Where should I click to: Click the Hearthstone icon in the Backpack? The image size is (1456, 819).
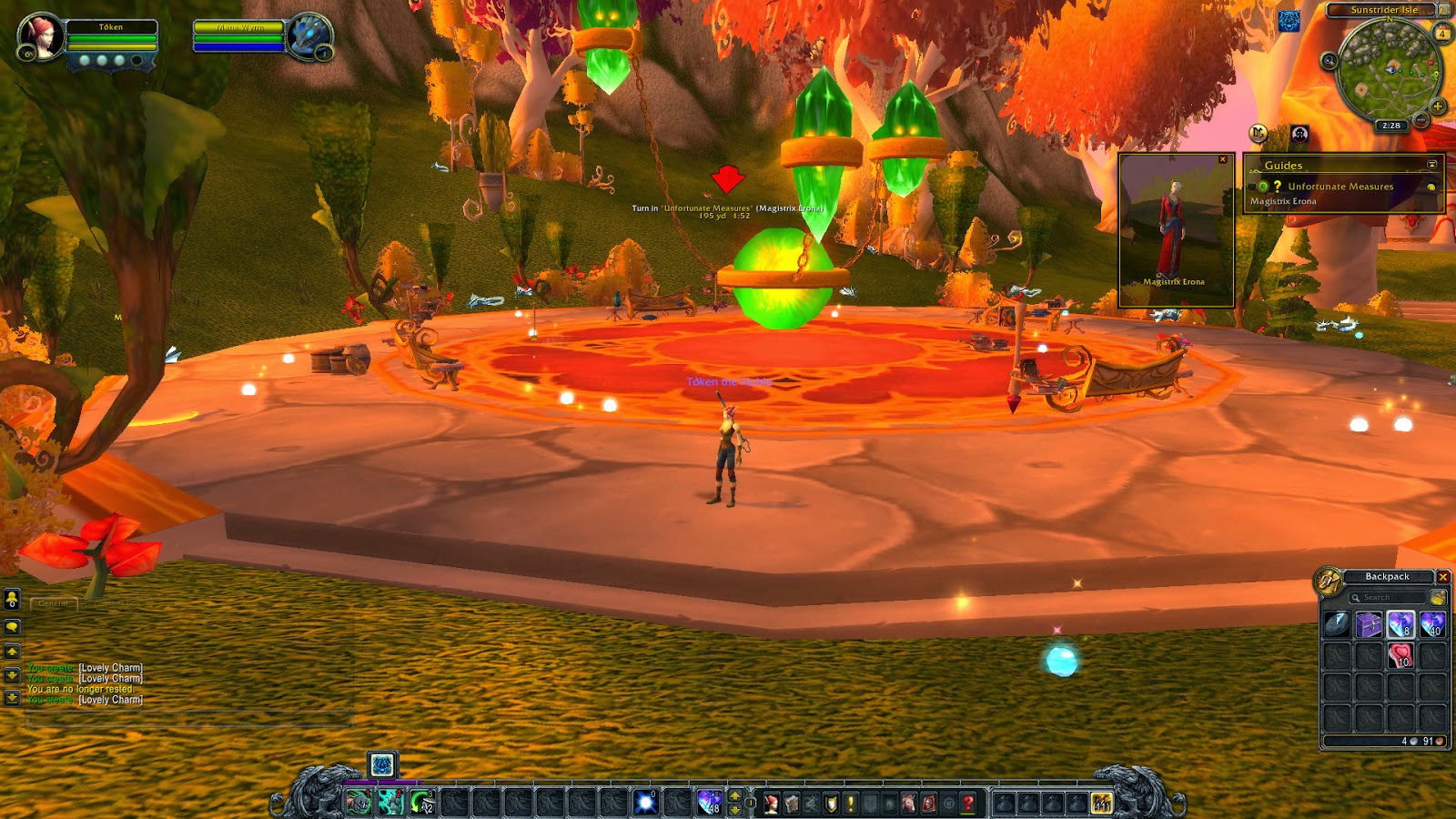(x=1337, y=622)
